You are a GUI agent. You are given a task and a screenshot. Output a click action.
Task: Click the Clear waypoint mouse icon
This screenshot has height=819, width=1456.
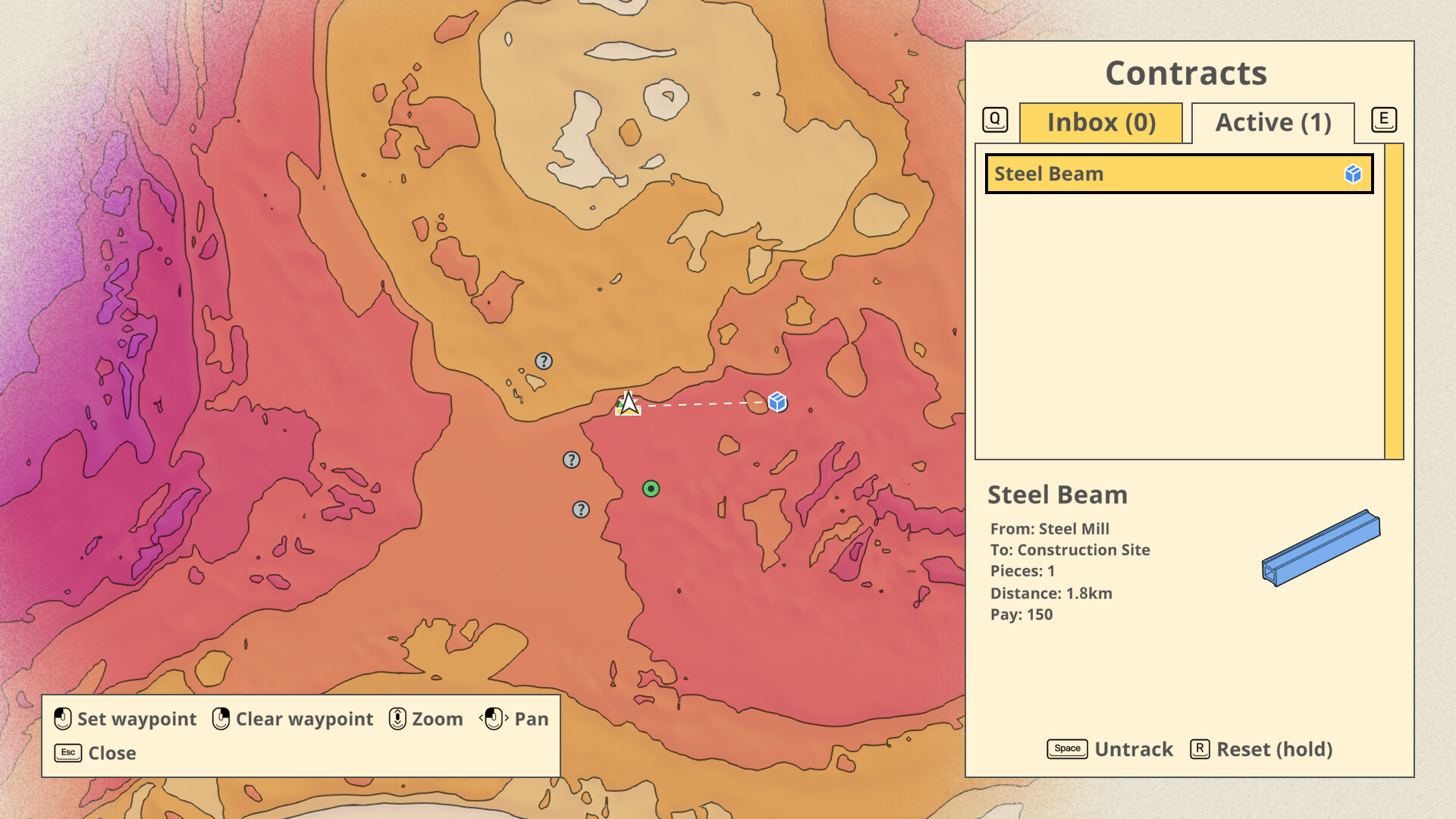(x=221, y=718)
